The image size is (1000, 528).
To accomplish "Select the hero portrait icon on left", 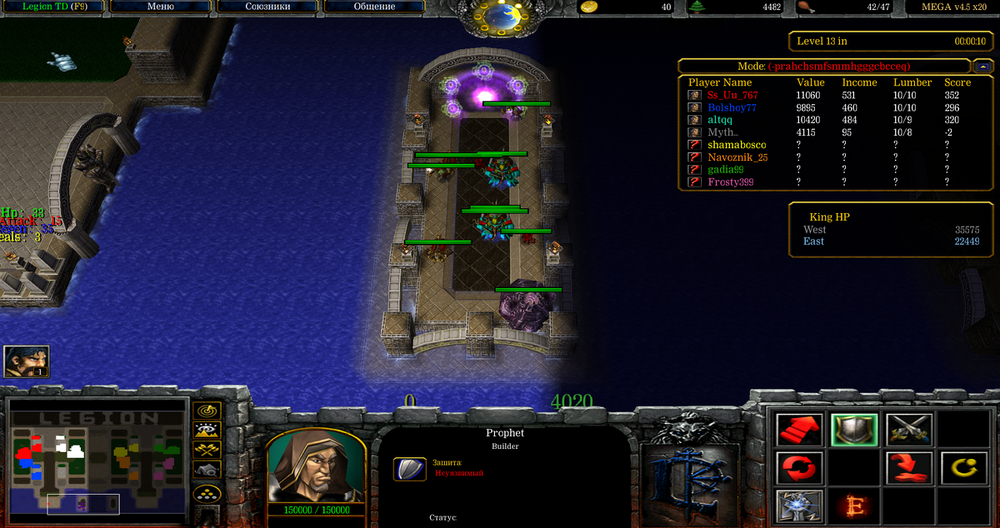I will [26, 362].
